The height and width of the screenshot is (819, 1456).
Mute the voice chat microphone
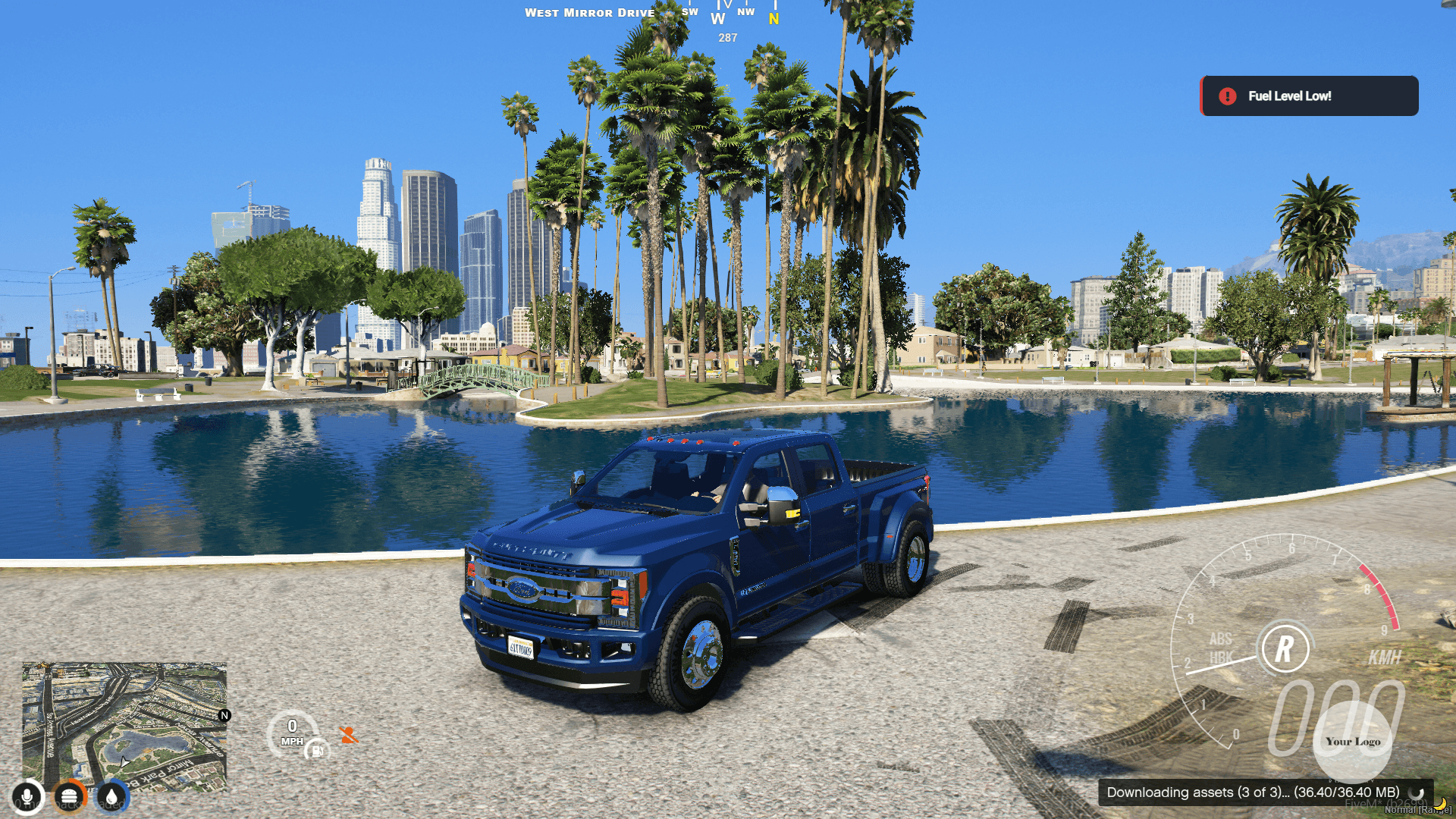click(x=27, y=795)
